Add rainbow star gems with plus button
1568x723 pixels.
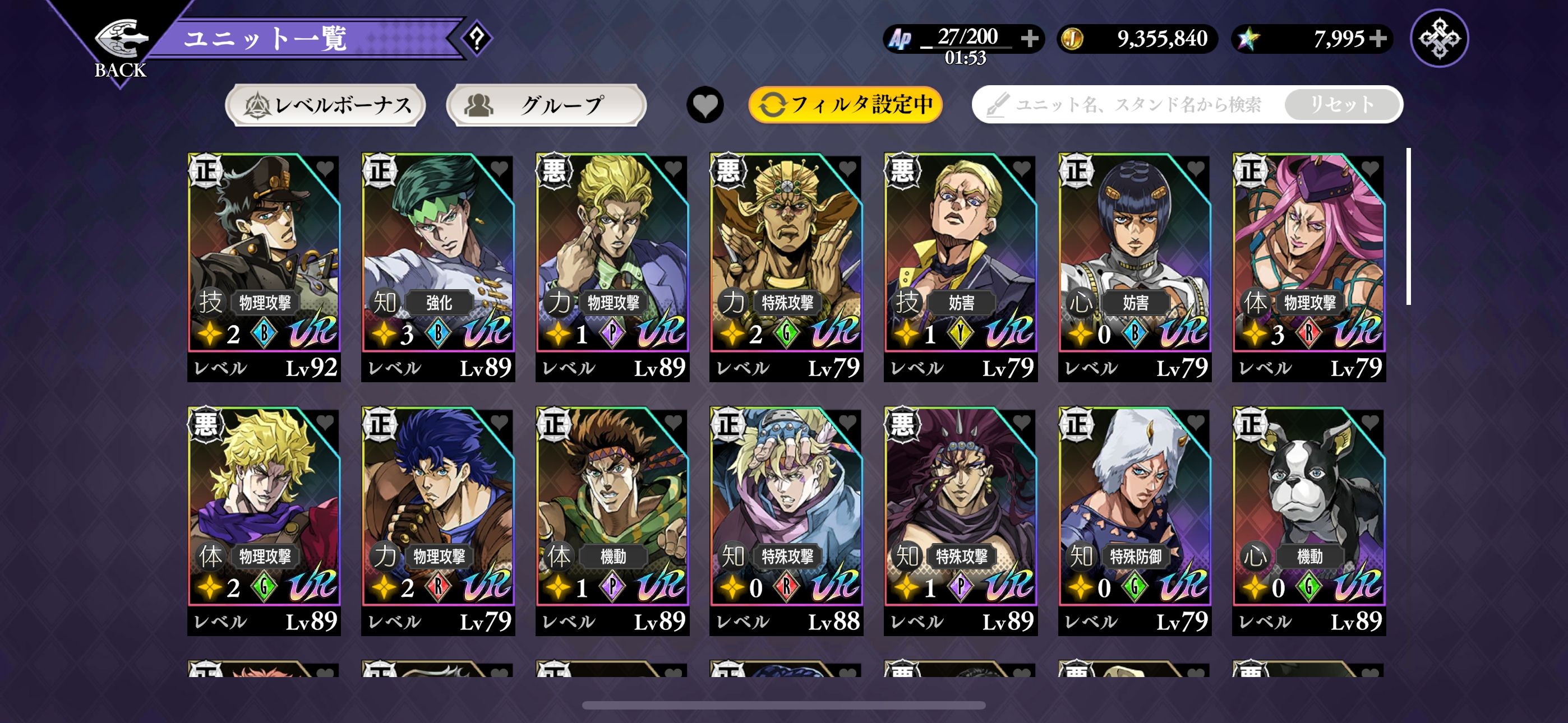pos(1378,38)
